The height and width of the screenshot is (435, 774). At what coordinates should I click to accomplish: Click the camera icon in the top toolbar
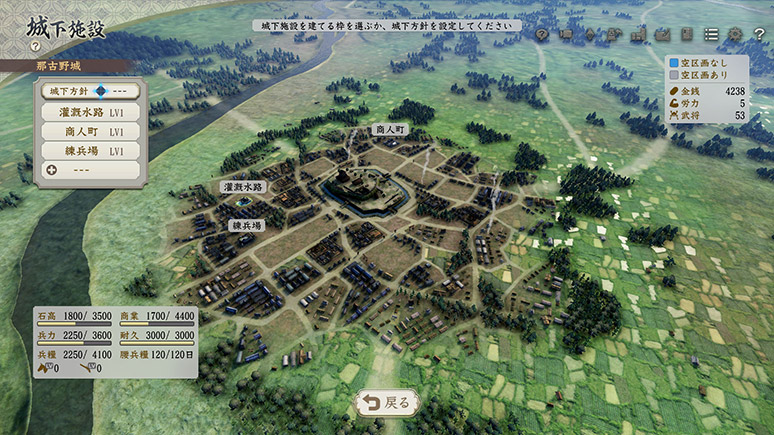point(565,34)
